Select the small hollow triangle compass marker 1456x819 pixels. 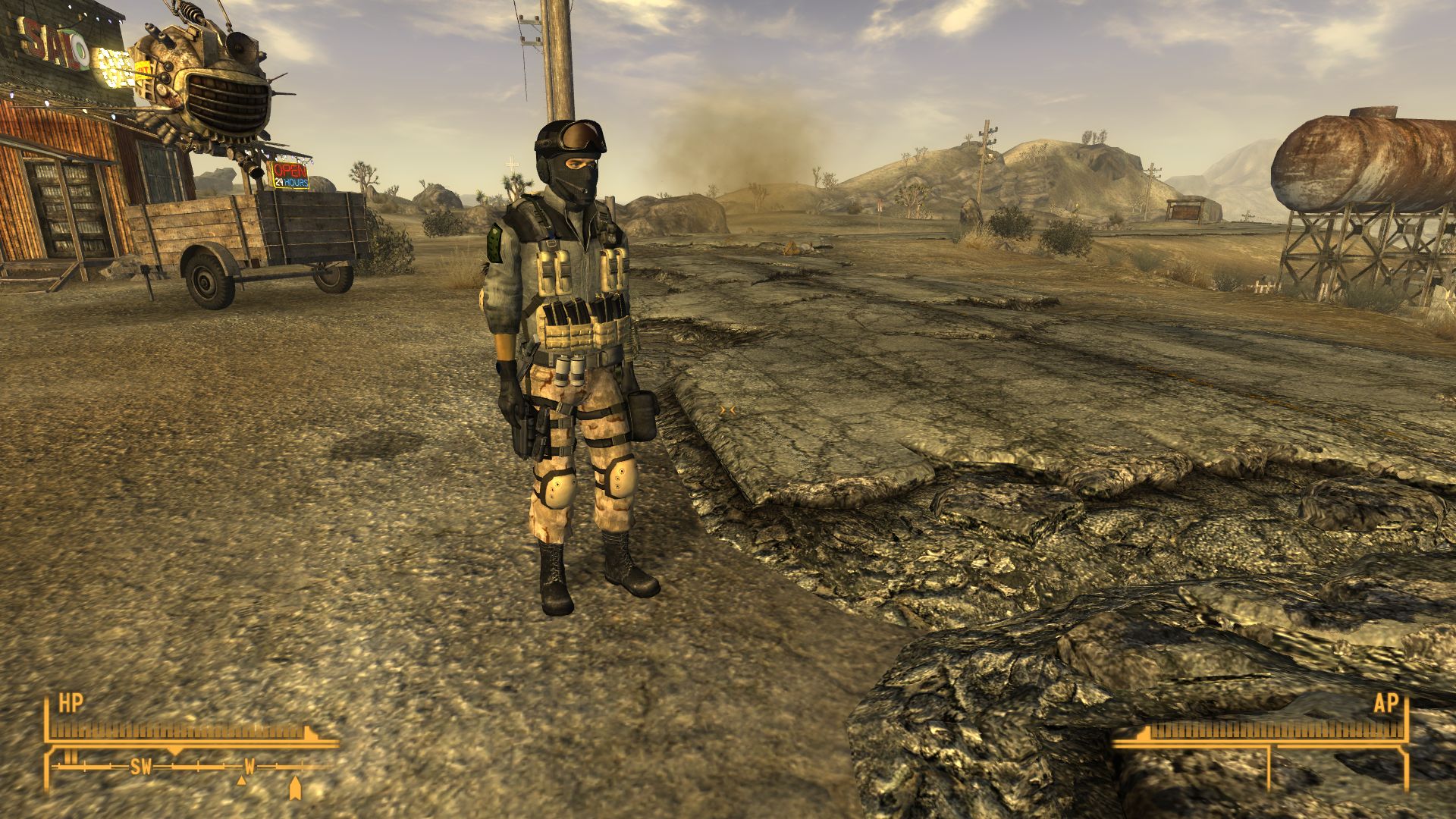(x=242, y=780)
